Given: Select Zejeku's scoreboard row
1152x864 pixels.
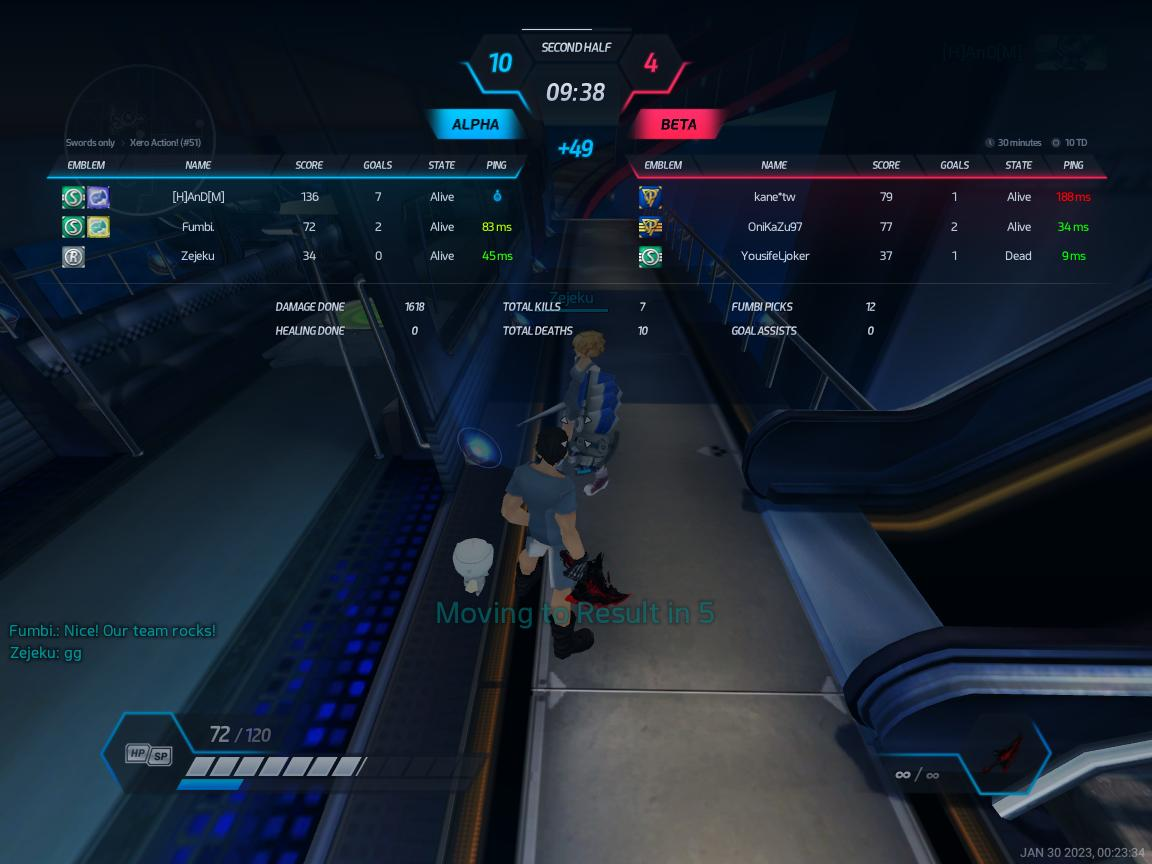Looking at the screenshot, I should pos(198,256).
